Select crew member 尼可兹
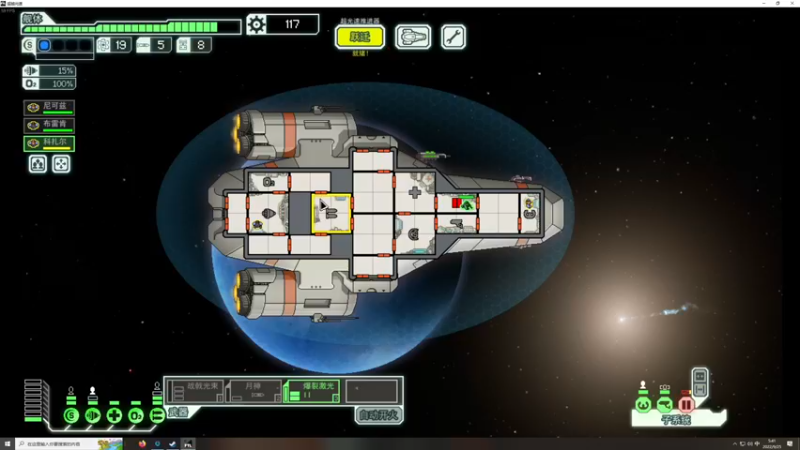800x450 pixels. click(50, 107)
